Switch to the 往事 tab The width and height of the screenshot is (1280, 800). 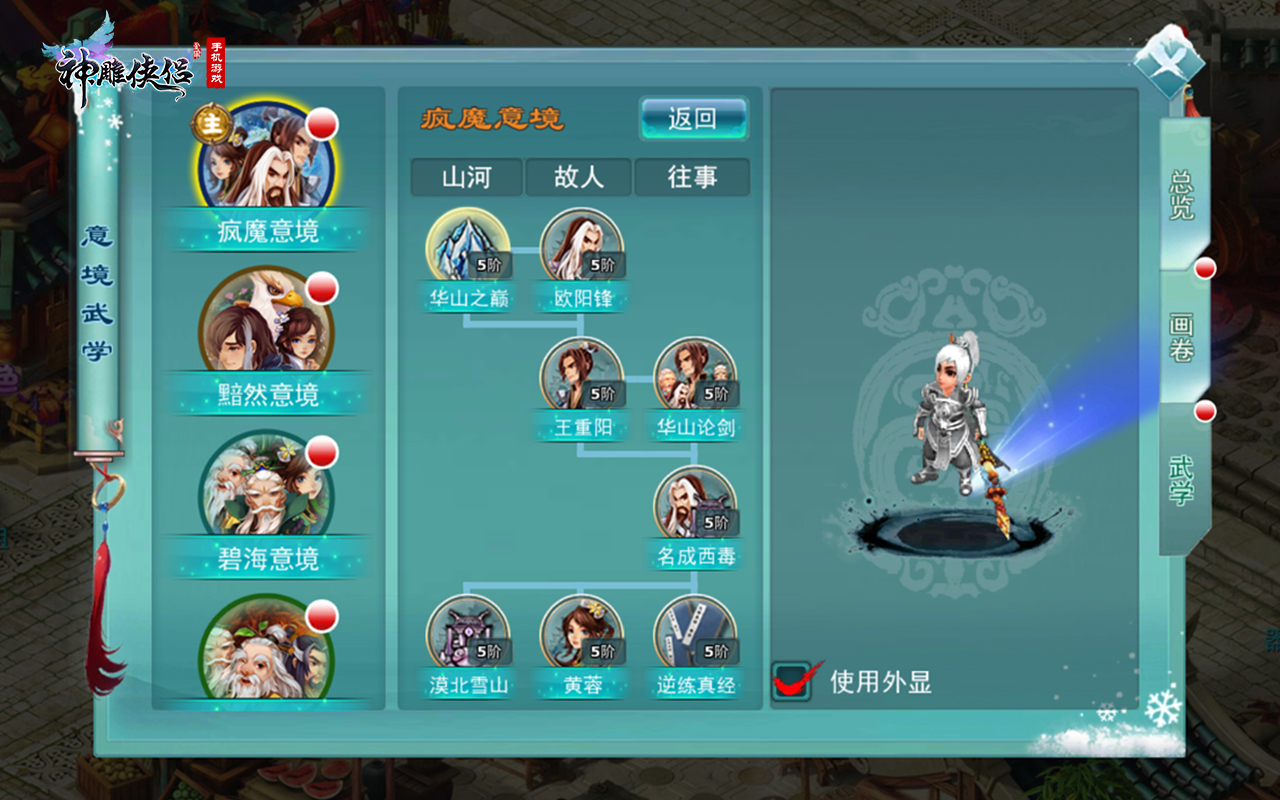[x=693, y=177]
